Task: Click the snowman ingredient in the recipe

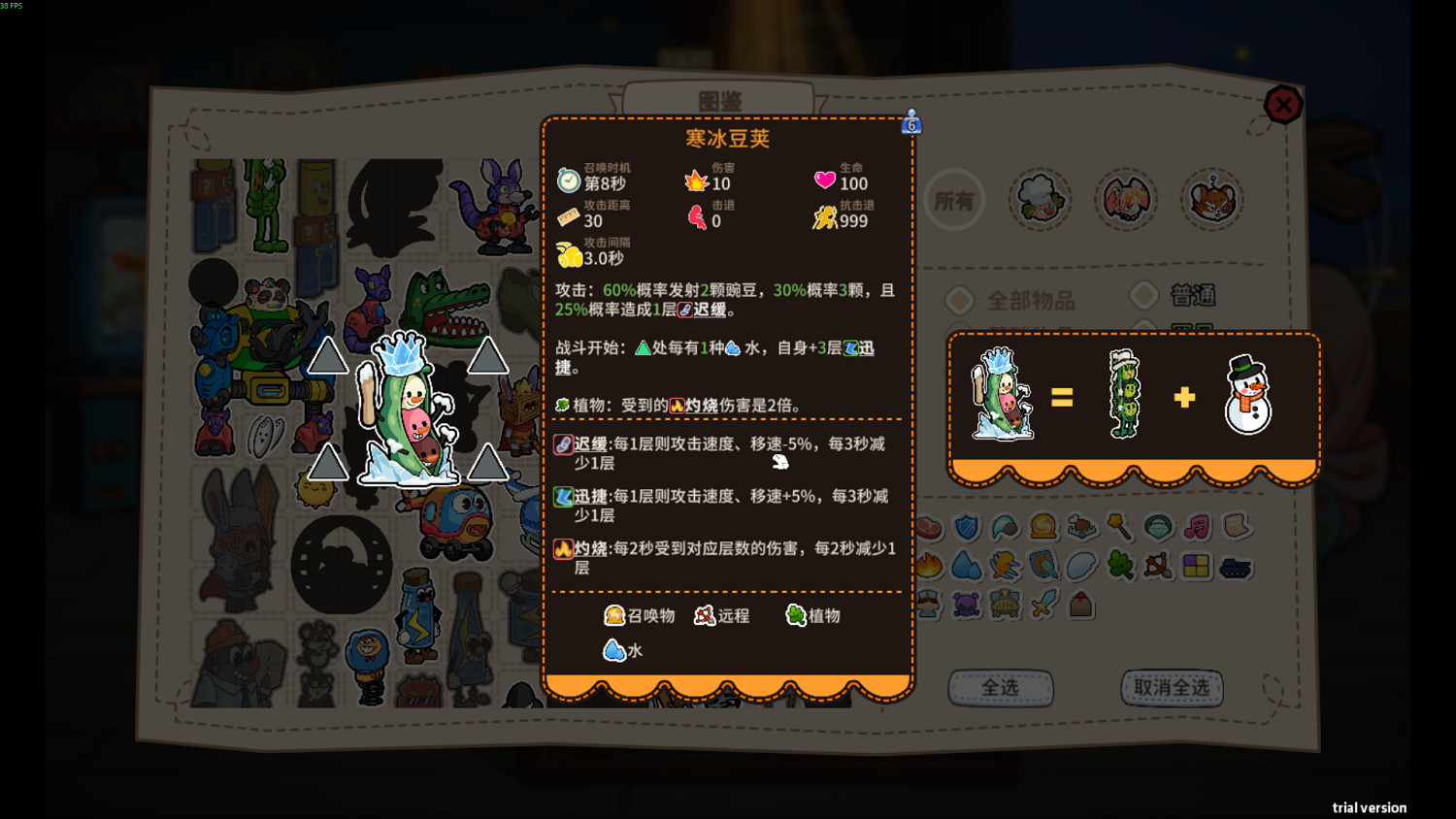Action: pyautogui.click(x=1248, y=396)
